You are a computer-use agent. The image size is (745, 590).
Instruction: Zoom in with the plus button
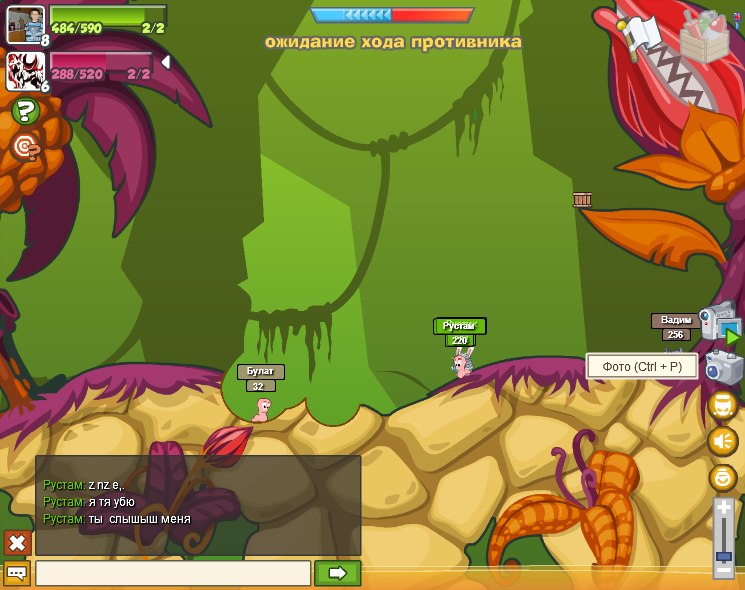point(723,509)
